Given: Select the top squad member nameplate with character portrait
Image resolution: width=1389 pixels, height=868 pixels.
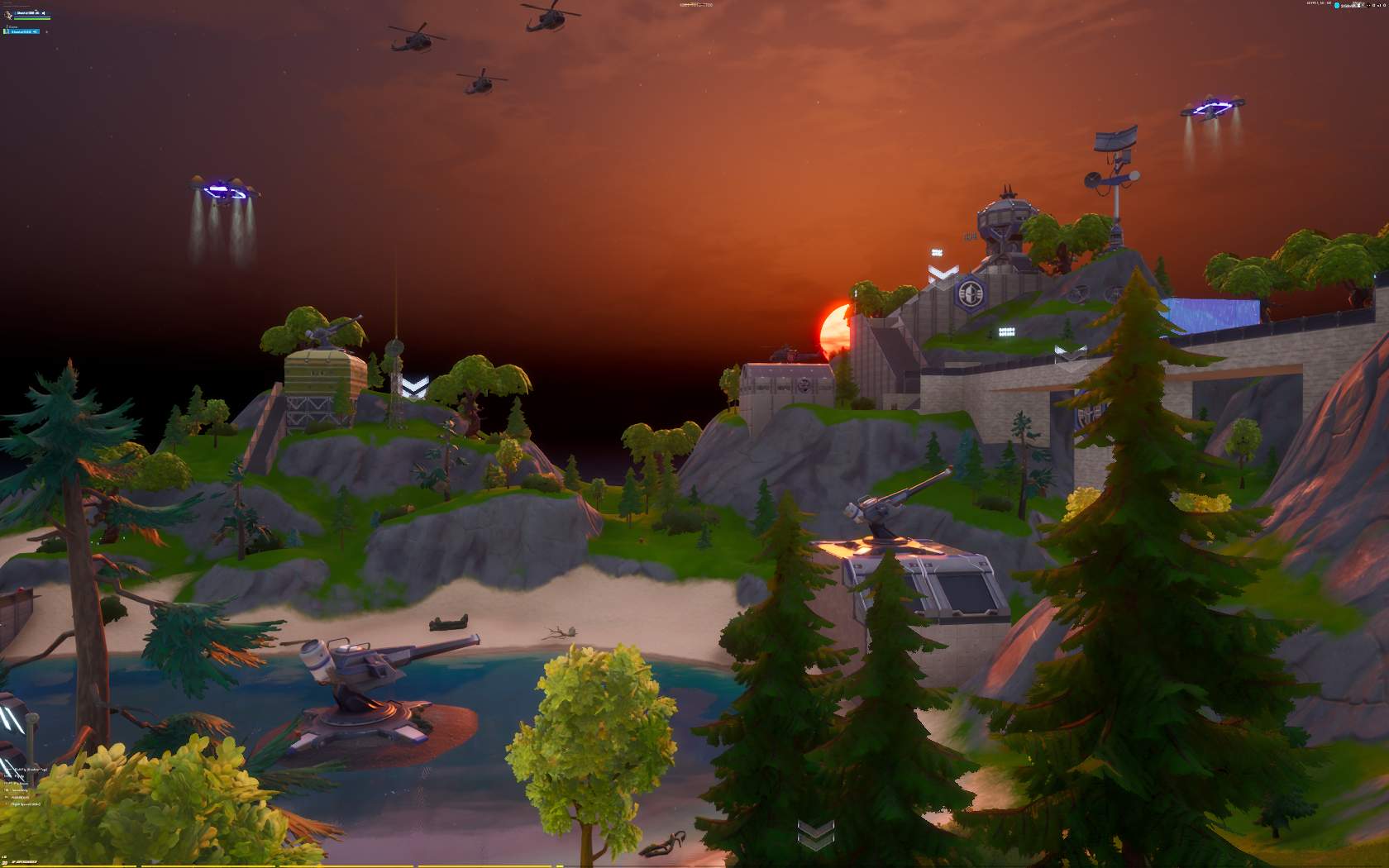Looking at the screenshot, I should pos(26,14).
